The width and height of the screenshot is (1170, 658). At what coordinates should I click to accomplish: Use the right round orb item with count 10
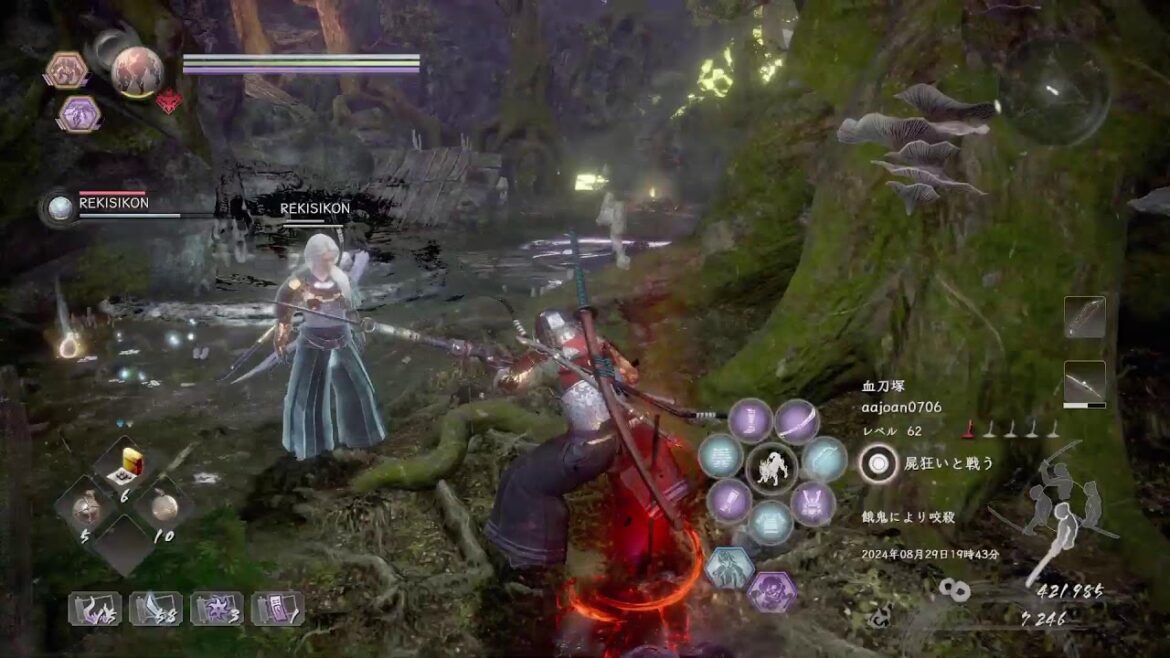tap(164, 505)
